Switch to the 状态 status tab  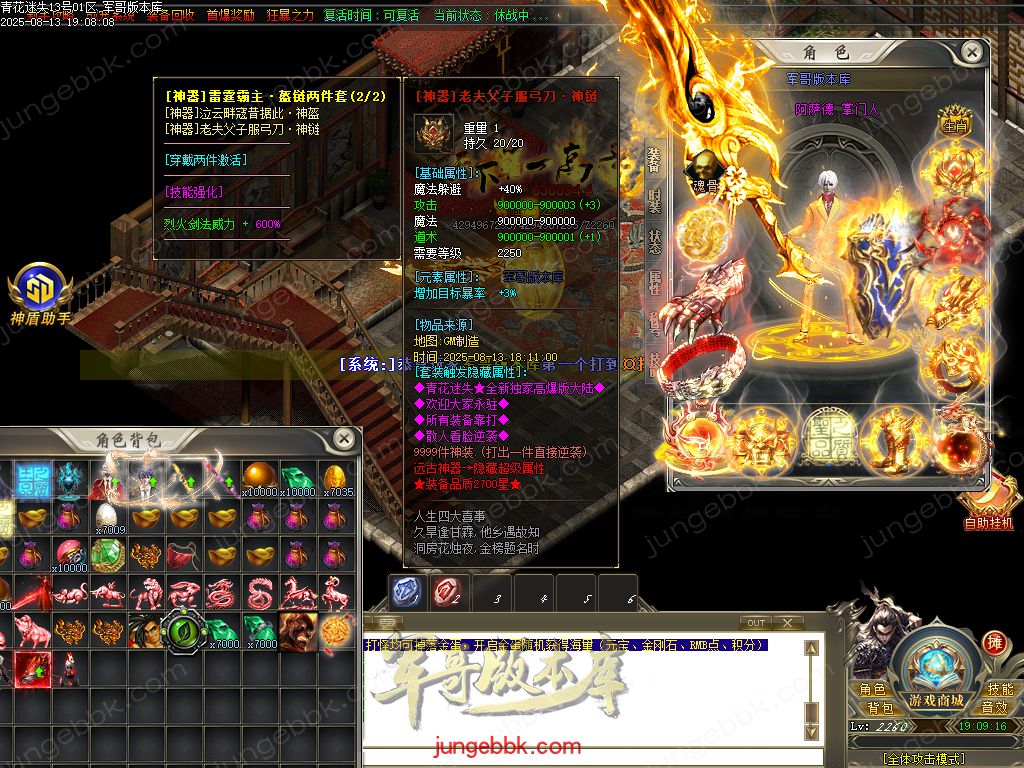(x=654, y=240)
